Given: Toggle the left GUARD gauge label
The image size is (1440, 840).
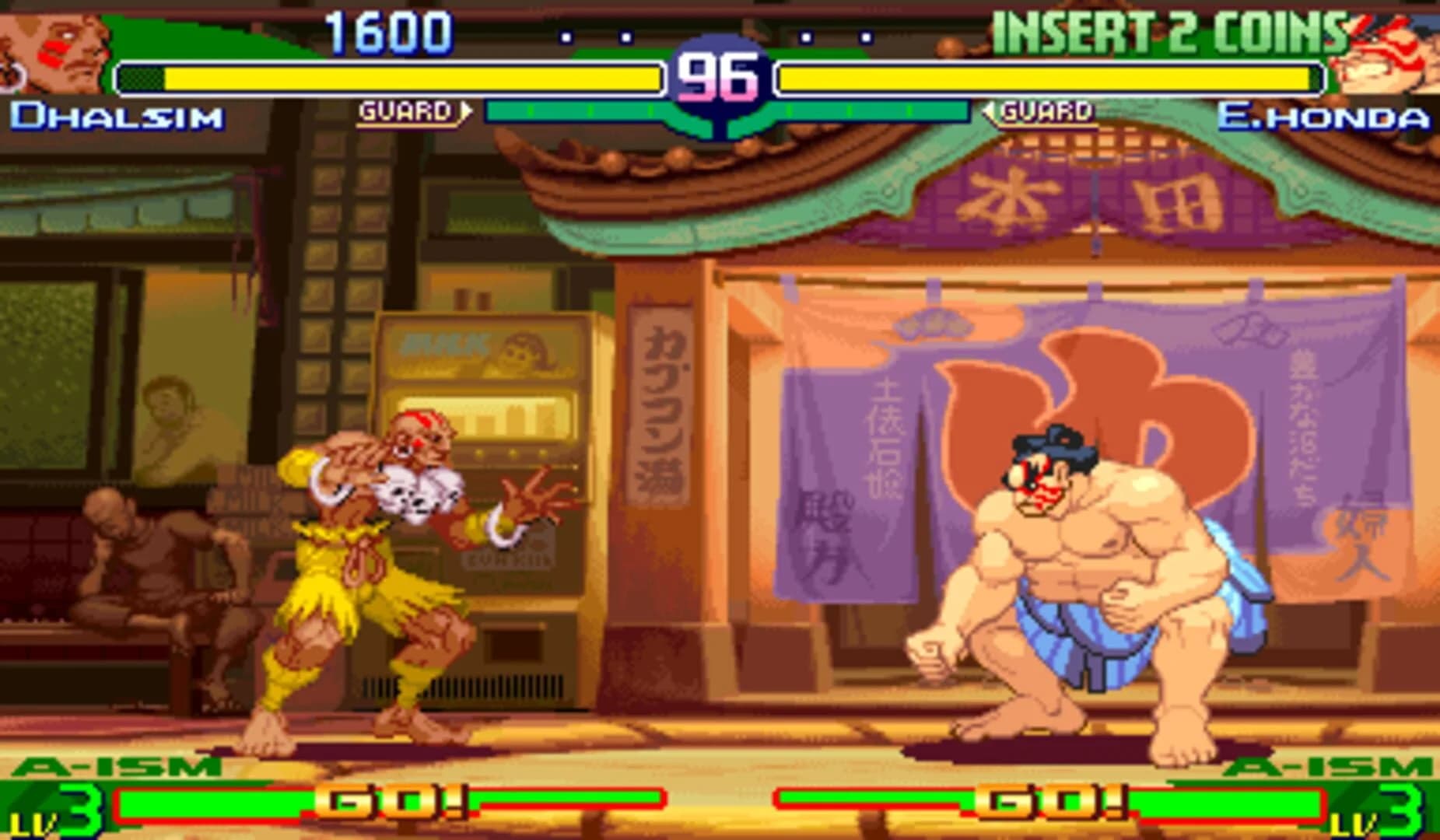Looking at the screenshot, I should click(405, 110).
